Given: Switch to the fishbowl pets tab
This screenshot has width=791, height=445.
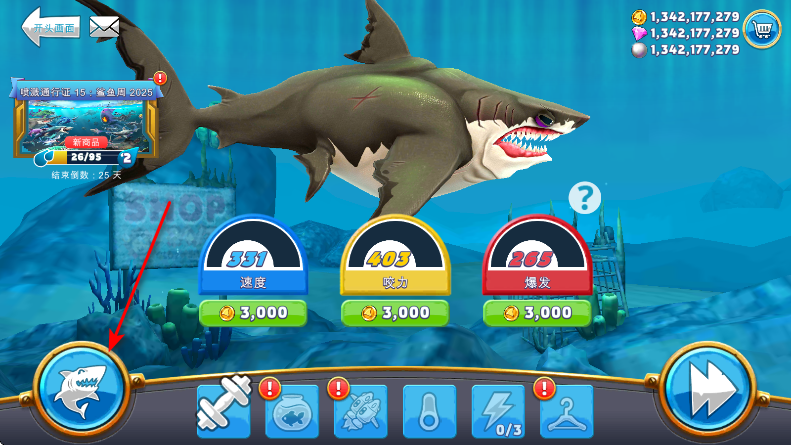Looking at the screenshot, I should [x=291, y=410].
